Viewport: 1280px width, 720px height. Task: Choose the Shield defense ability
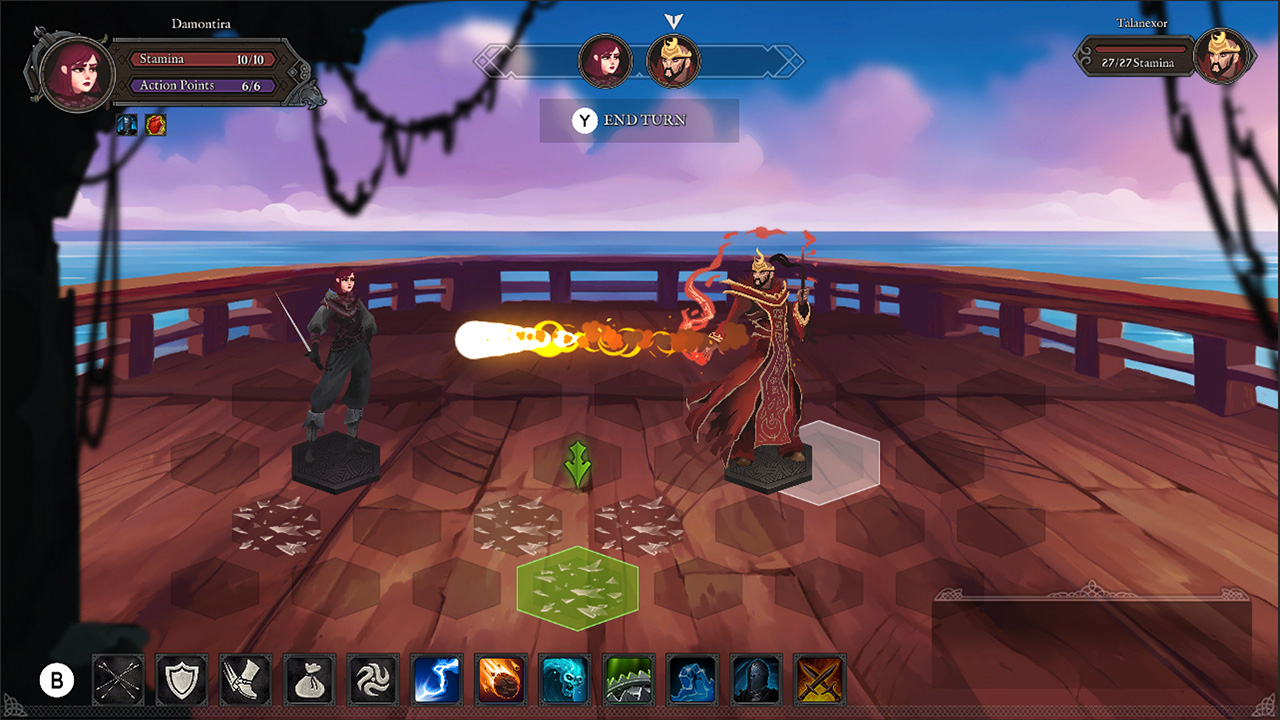point(181,679)
